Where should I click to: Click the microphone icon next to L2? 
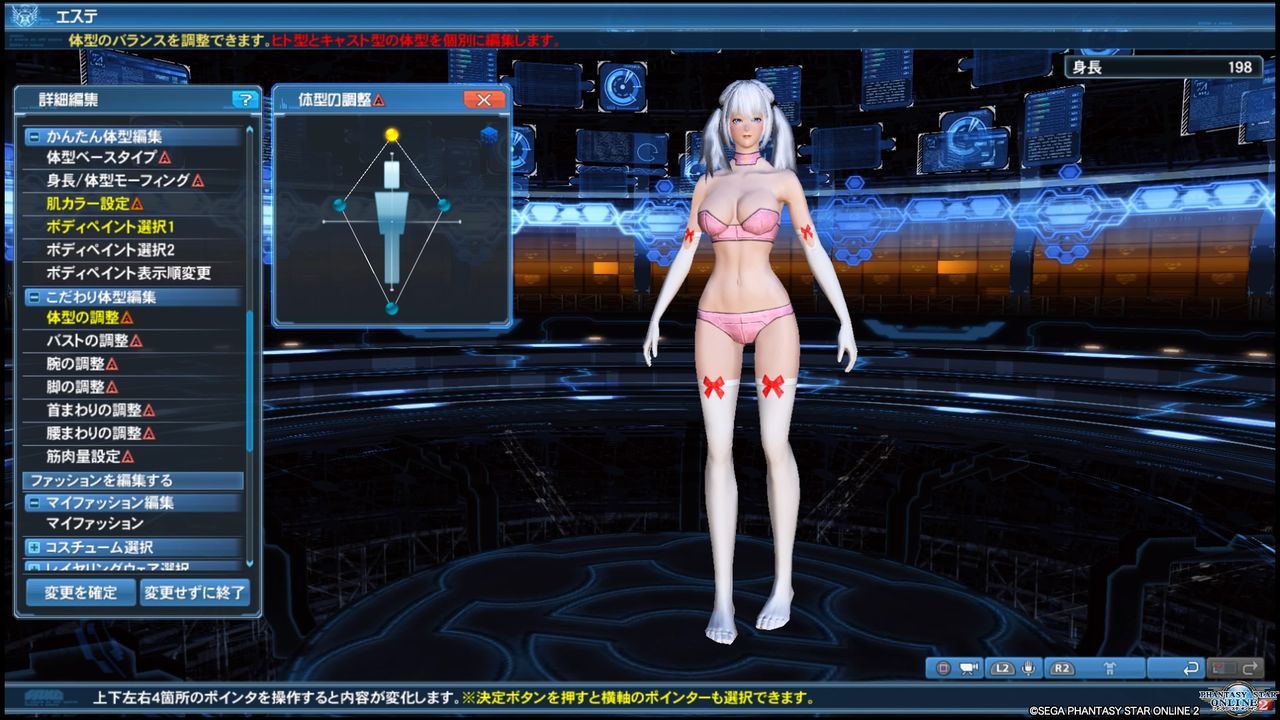point(1028,668)
